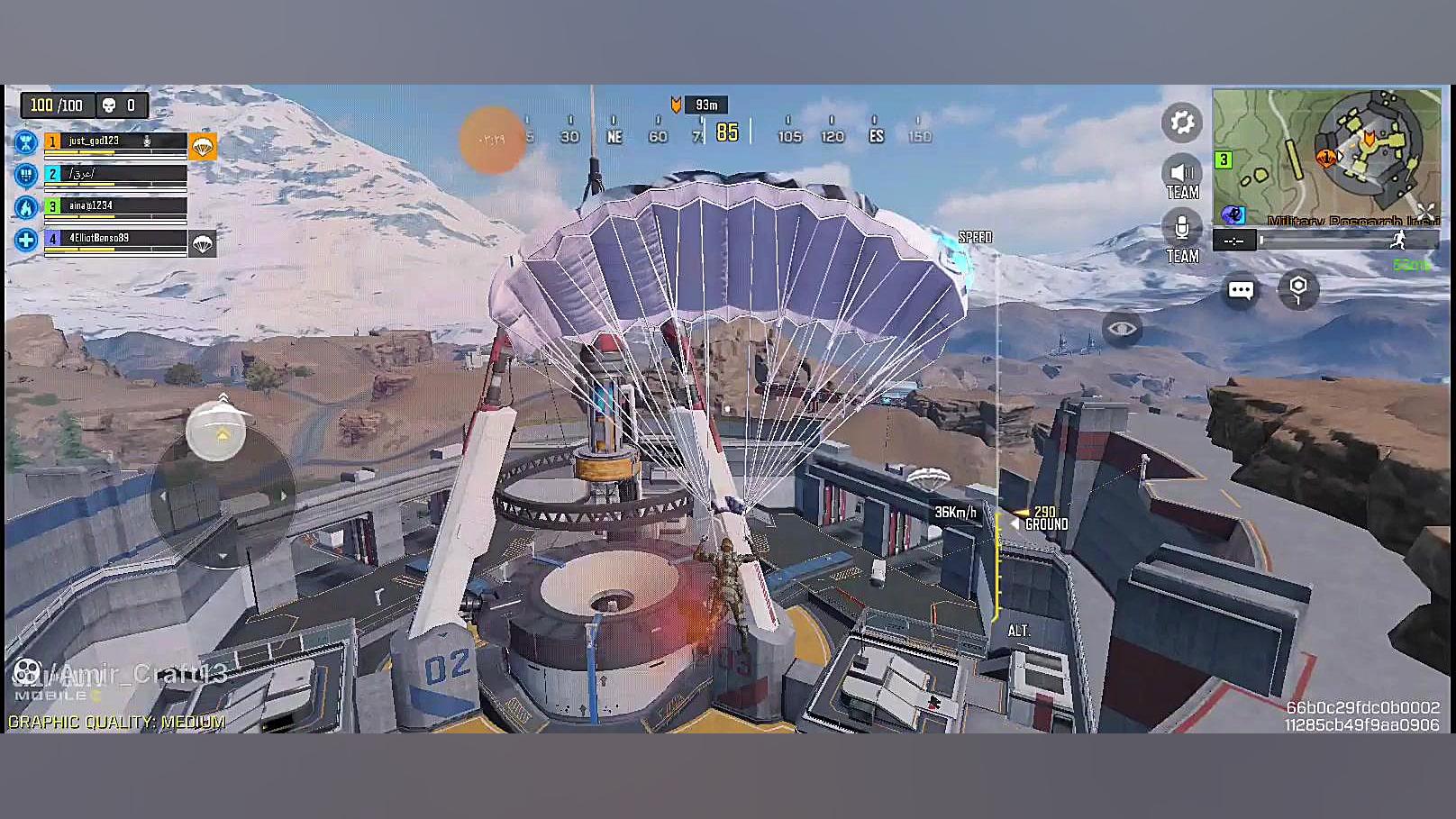Select teammate aina@1234 in squad list
The image size is (1456, 819).
115,206
